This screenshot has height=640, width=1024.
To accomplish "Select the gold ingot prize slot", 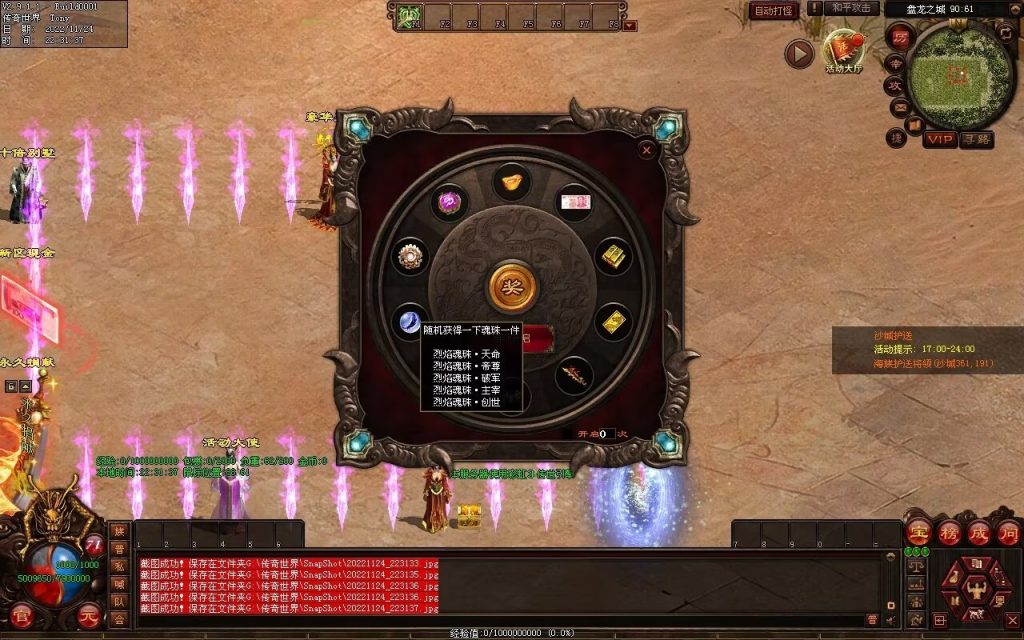I will coord(512,181).
